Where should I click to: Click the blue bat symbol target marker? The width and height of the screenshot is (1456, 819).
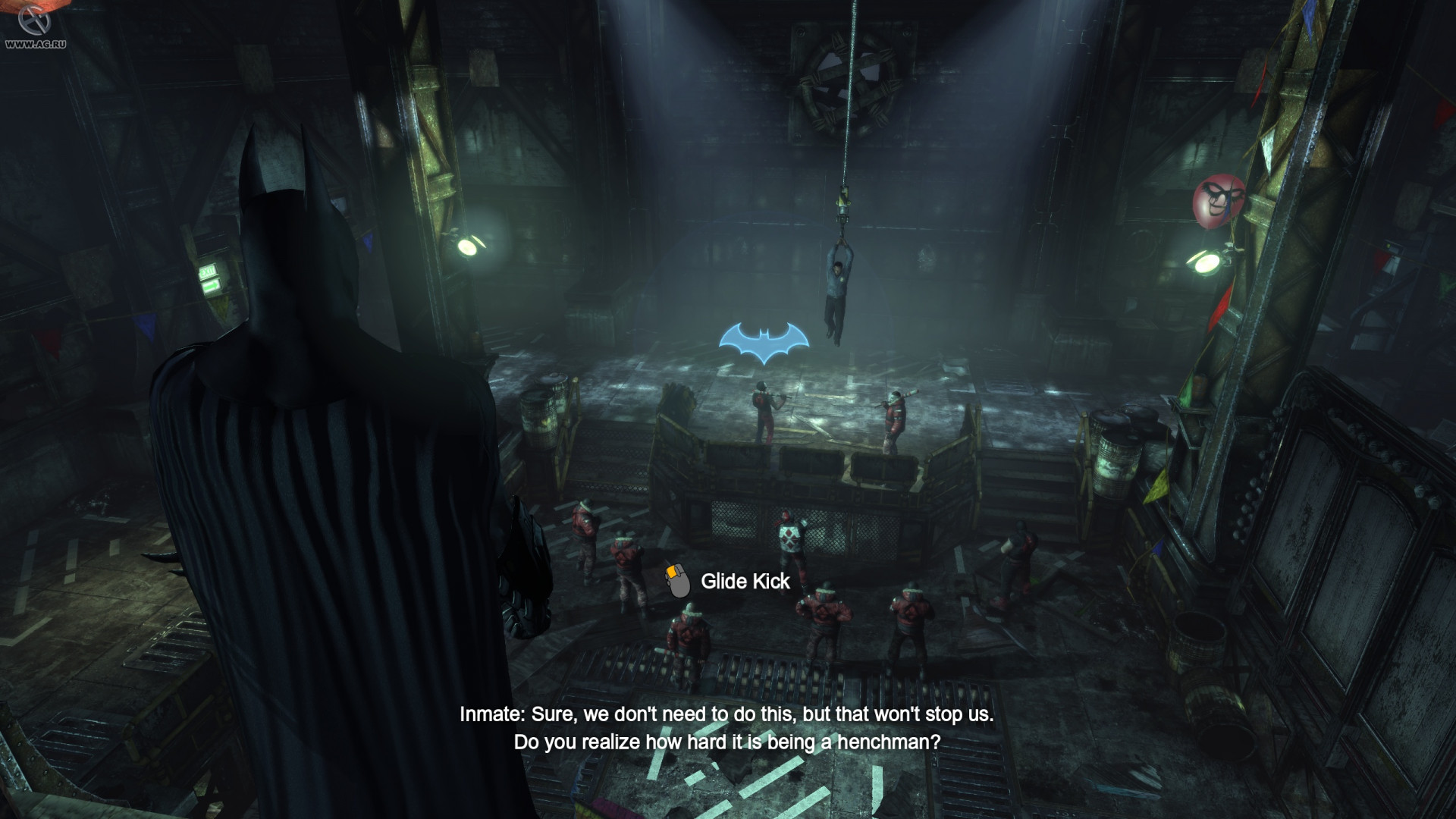point(764,344)
